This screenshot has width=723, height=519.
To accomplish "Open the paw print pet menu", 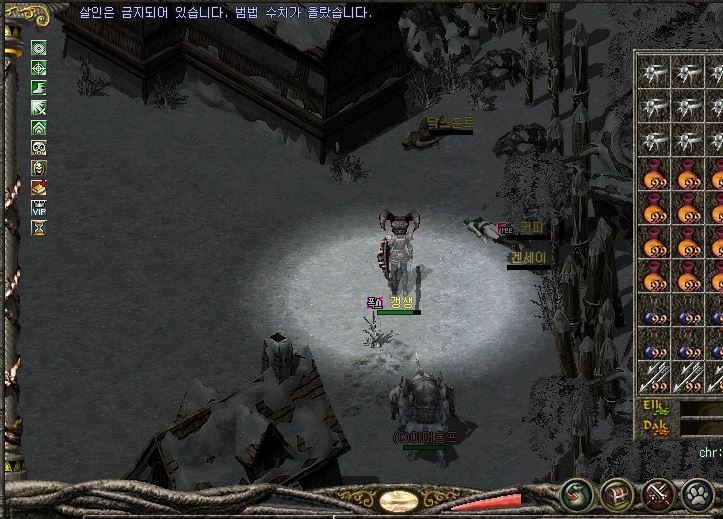I will [x=698, y=494].
